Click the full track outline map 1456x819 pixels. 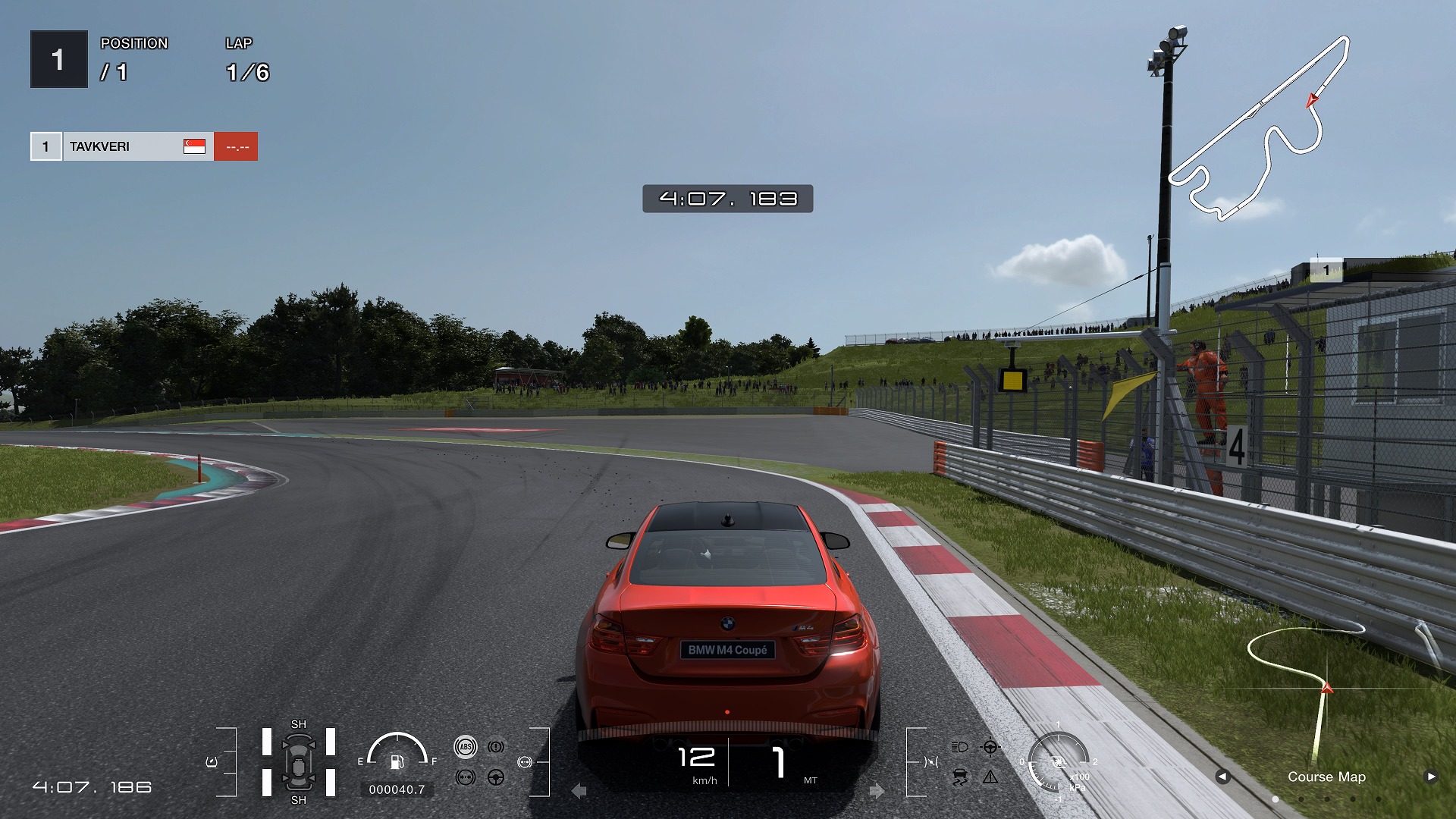coord(1260,129)
